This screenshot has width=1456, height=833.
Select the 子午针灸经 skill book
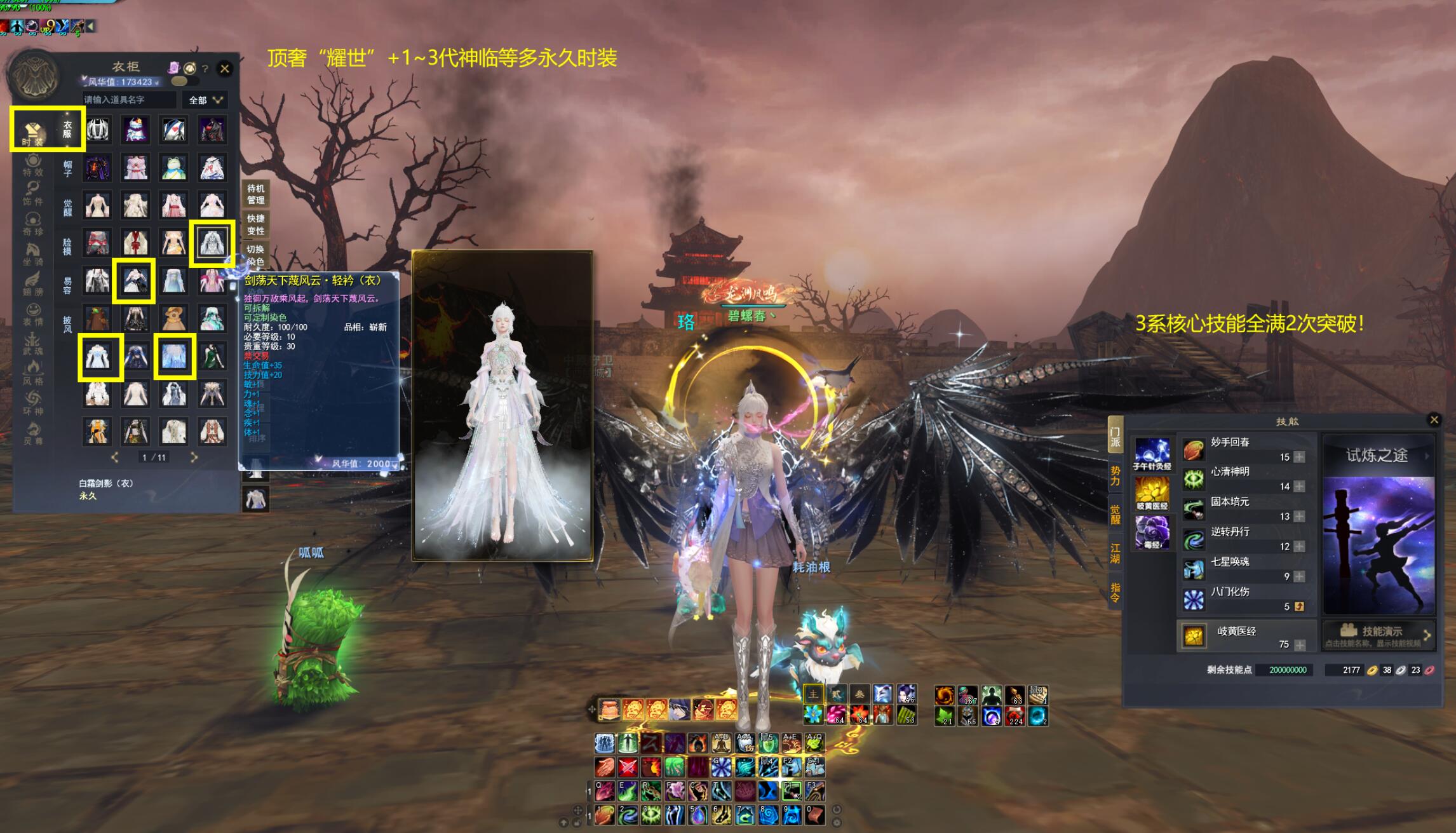coord(1152,454)
